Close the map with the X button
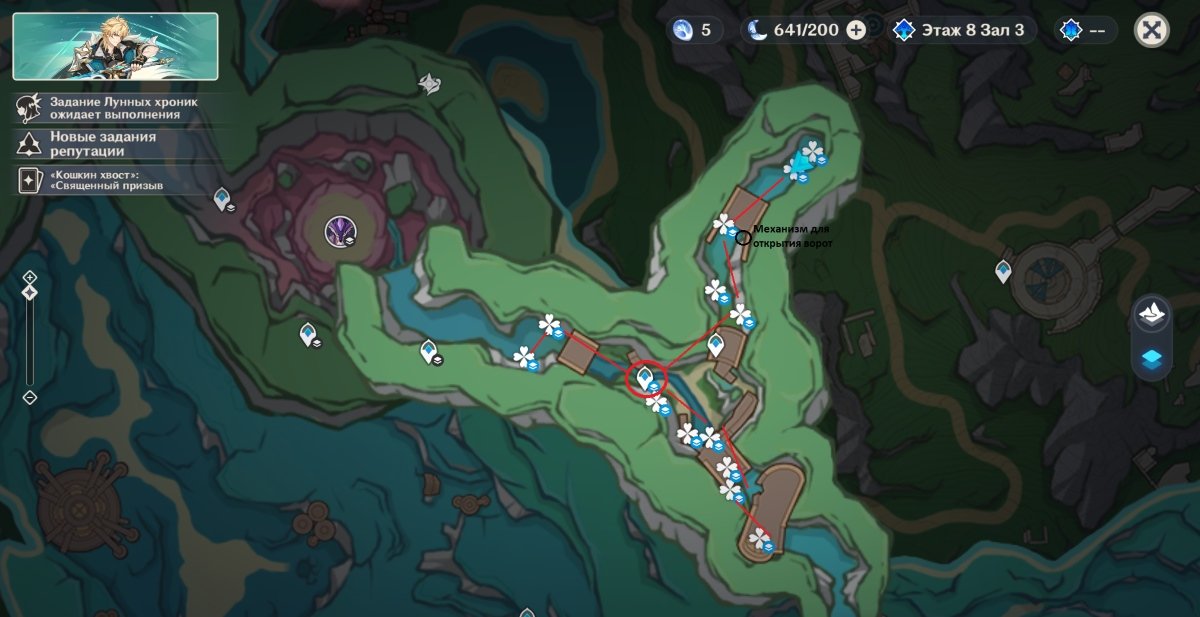Viewport: 1200px width, 617px height. (x=1151, y=30)
